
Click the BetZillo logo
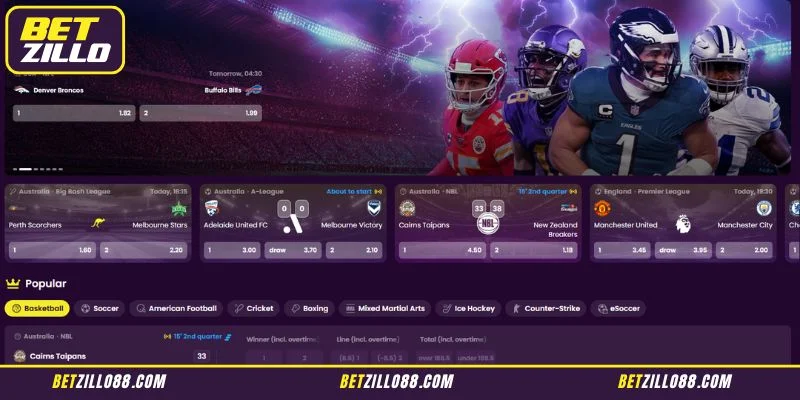[x=65, y=40]
